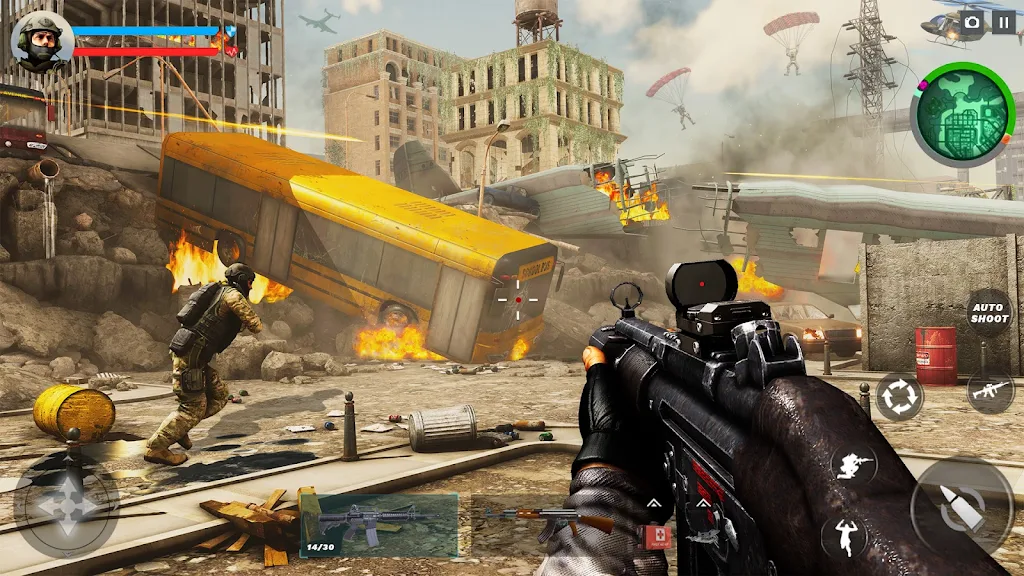Click the soldier avatar portrait
The image size is (1024, 576).
(x=41, y=41)
